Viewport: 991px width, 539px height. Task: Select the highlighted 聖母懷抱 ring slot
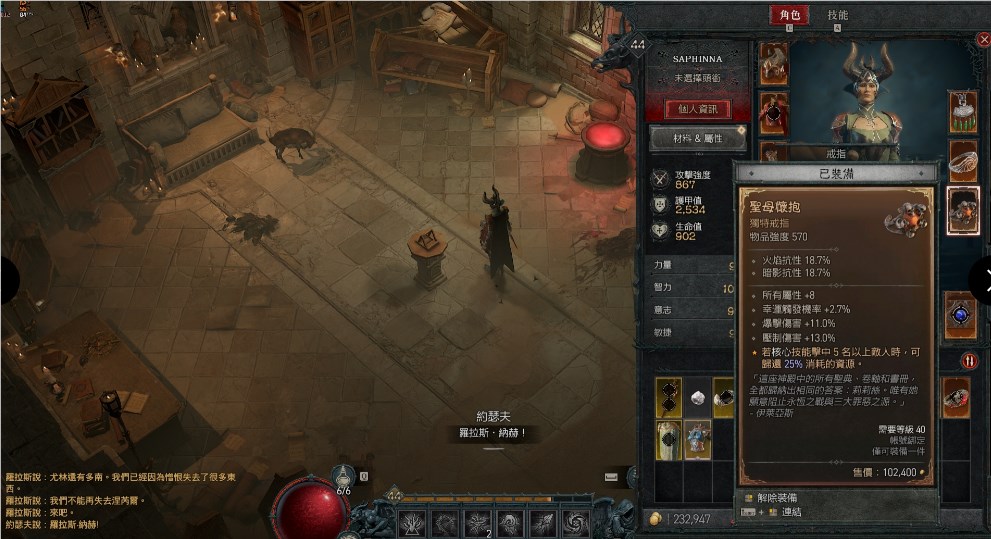click(962, 210)
